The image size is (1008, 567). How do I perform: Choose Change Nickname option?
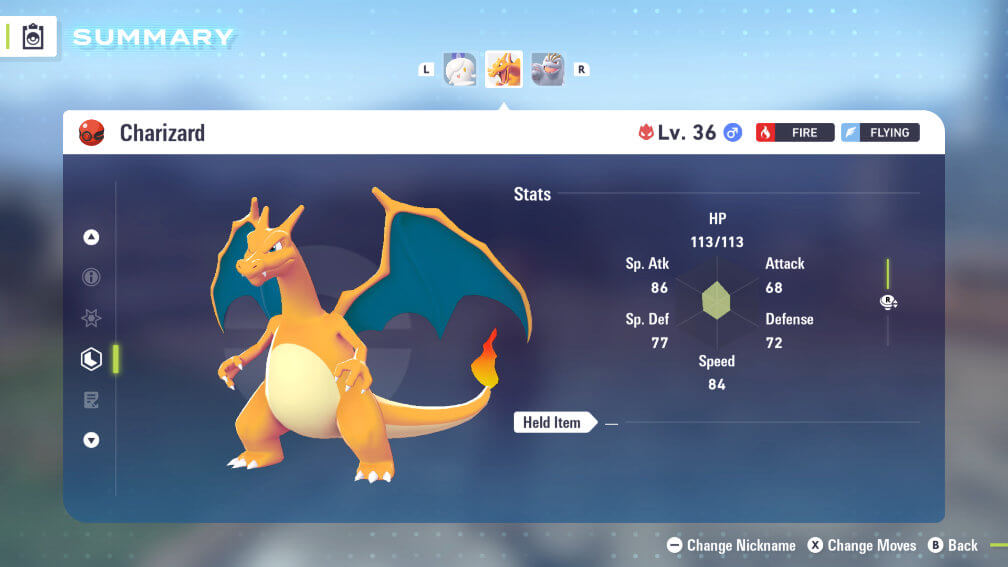coord(731,545)
